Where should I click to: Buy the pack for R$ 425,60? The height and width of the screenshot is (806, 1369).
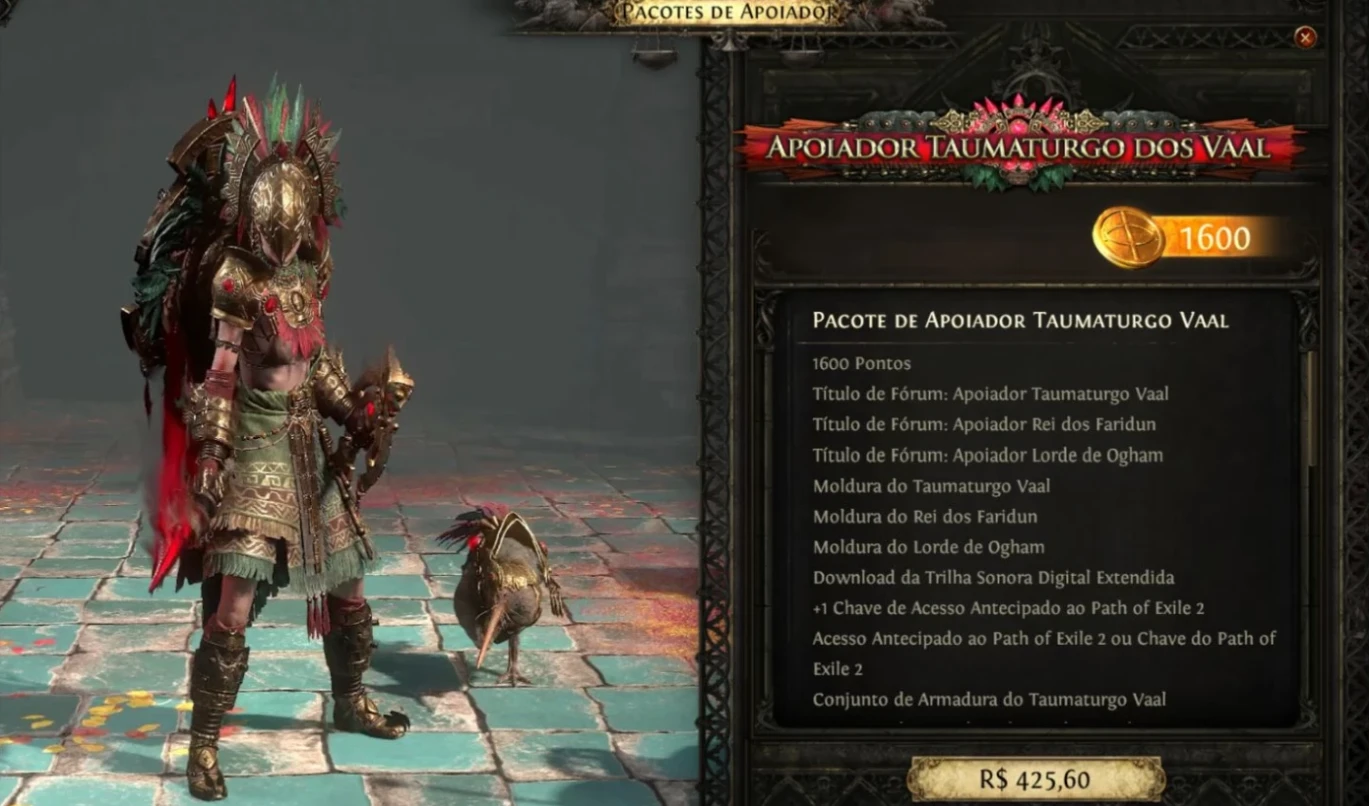tap(1035, 779)
